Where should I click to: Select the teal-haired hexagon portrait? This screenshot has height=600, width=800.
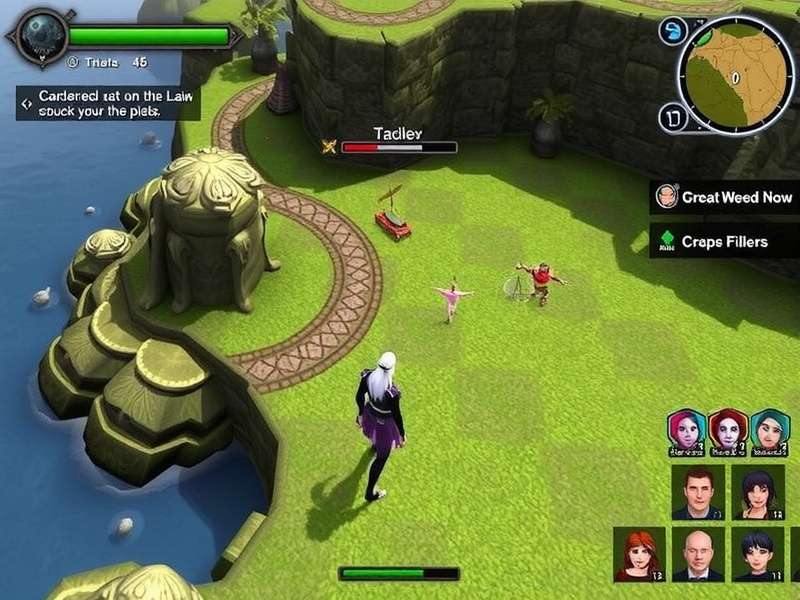coord(770,431)
